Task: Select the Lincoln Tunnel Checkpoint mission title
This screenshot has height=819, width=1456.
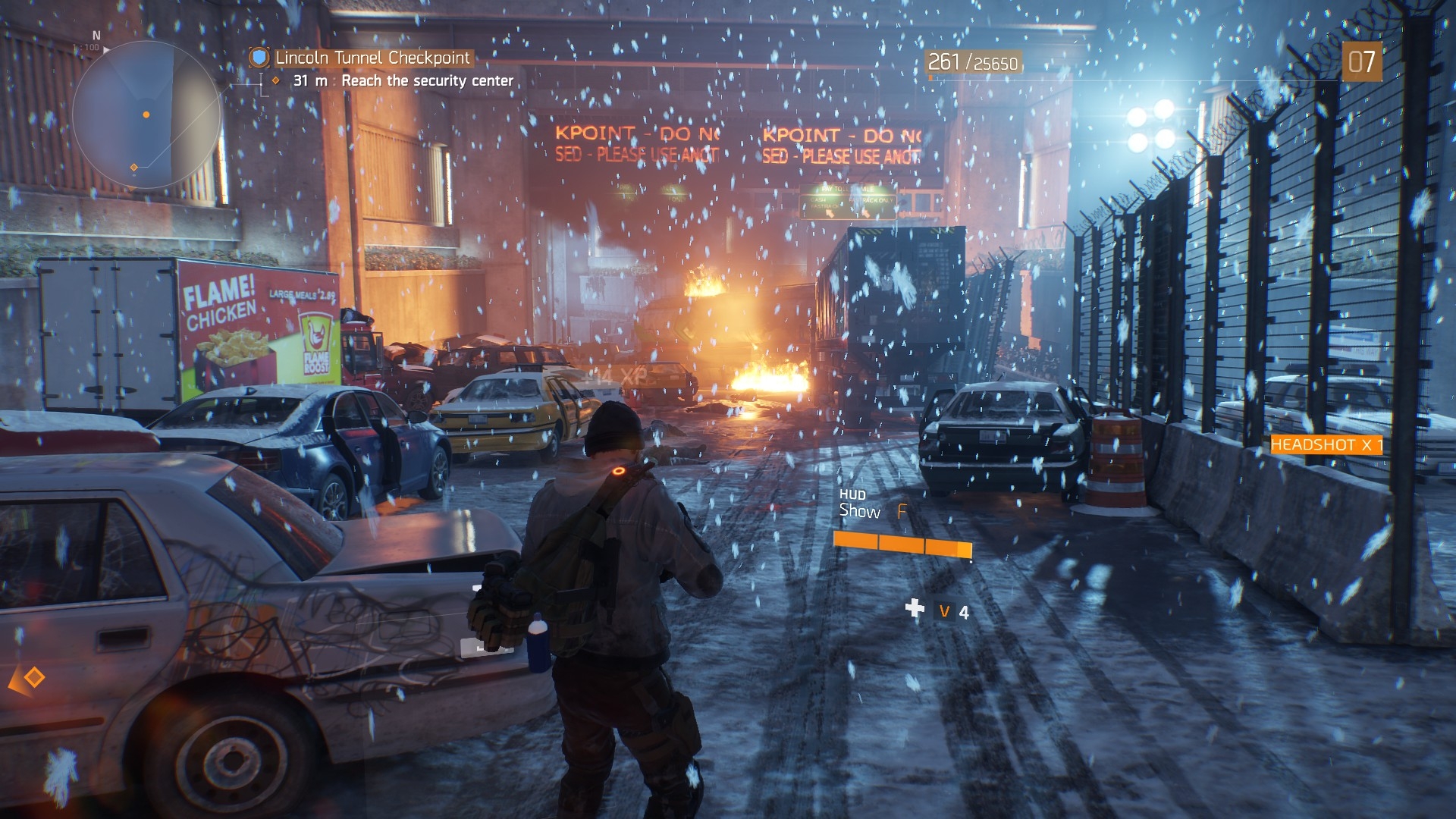Action: point(372,58)
